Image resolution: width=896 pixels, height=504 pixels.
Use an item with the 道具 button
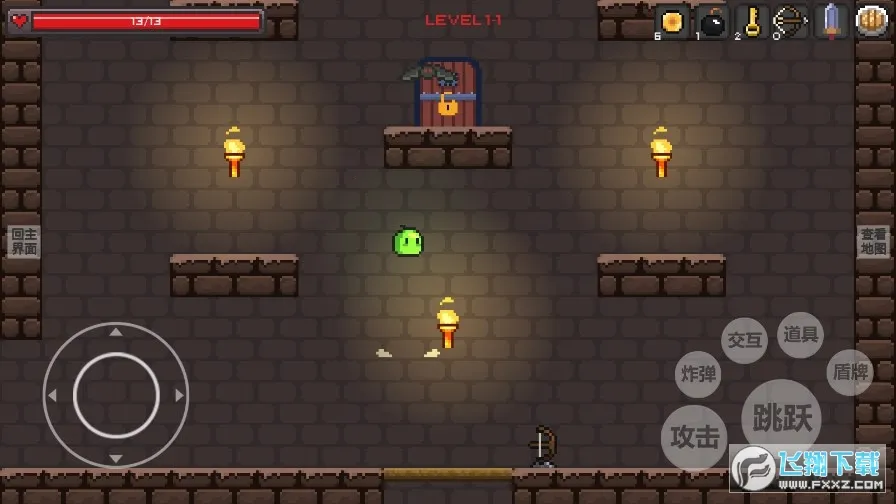click(800, 335)
